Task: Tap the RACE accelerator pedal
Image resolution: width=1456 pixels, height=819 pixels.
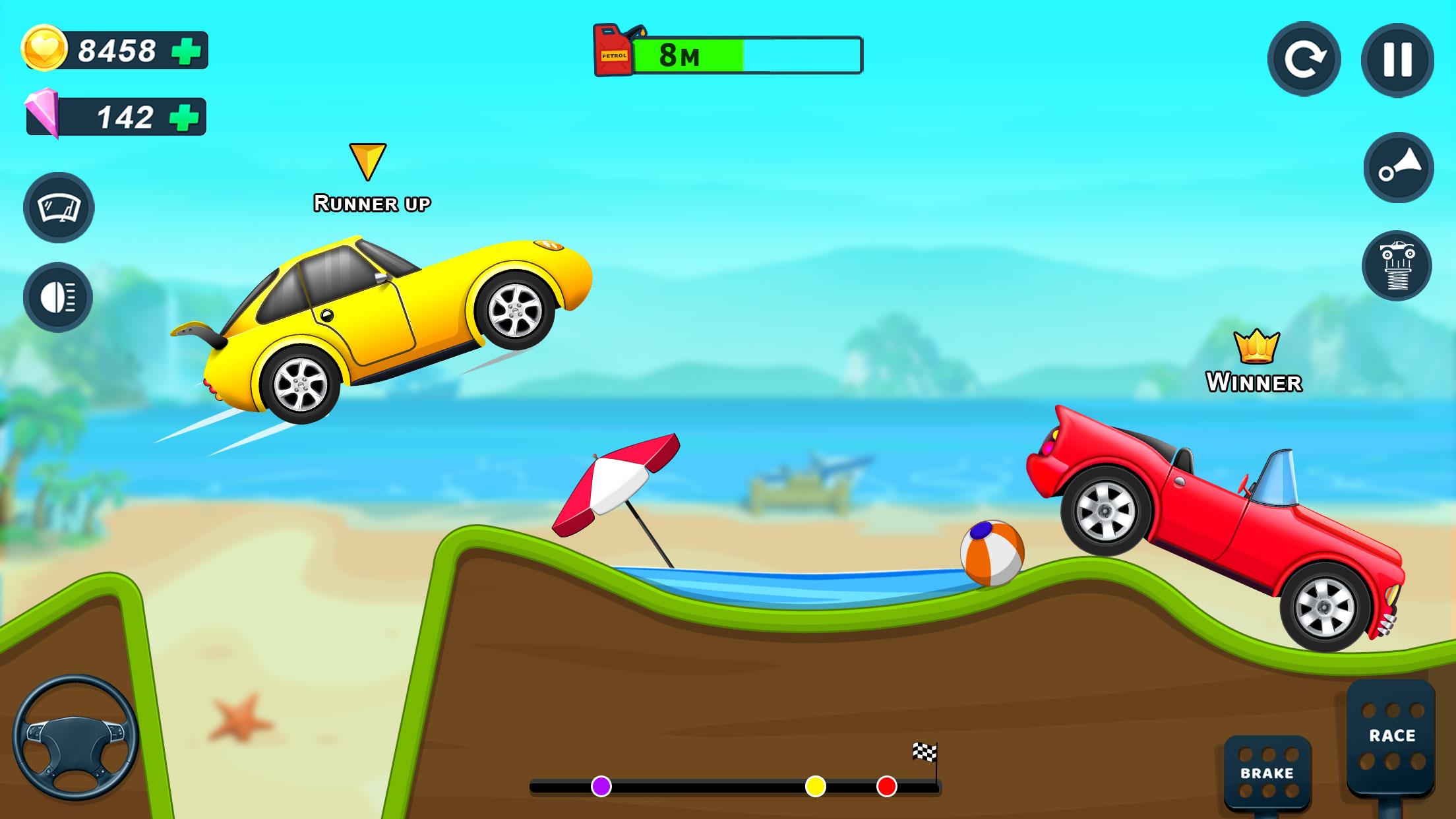Action: (x=1391, y=737)
